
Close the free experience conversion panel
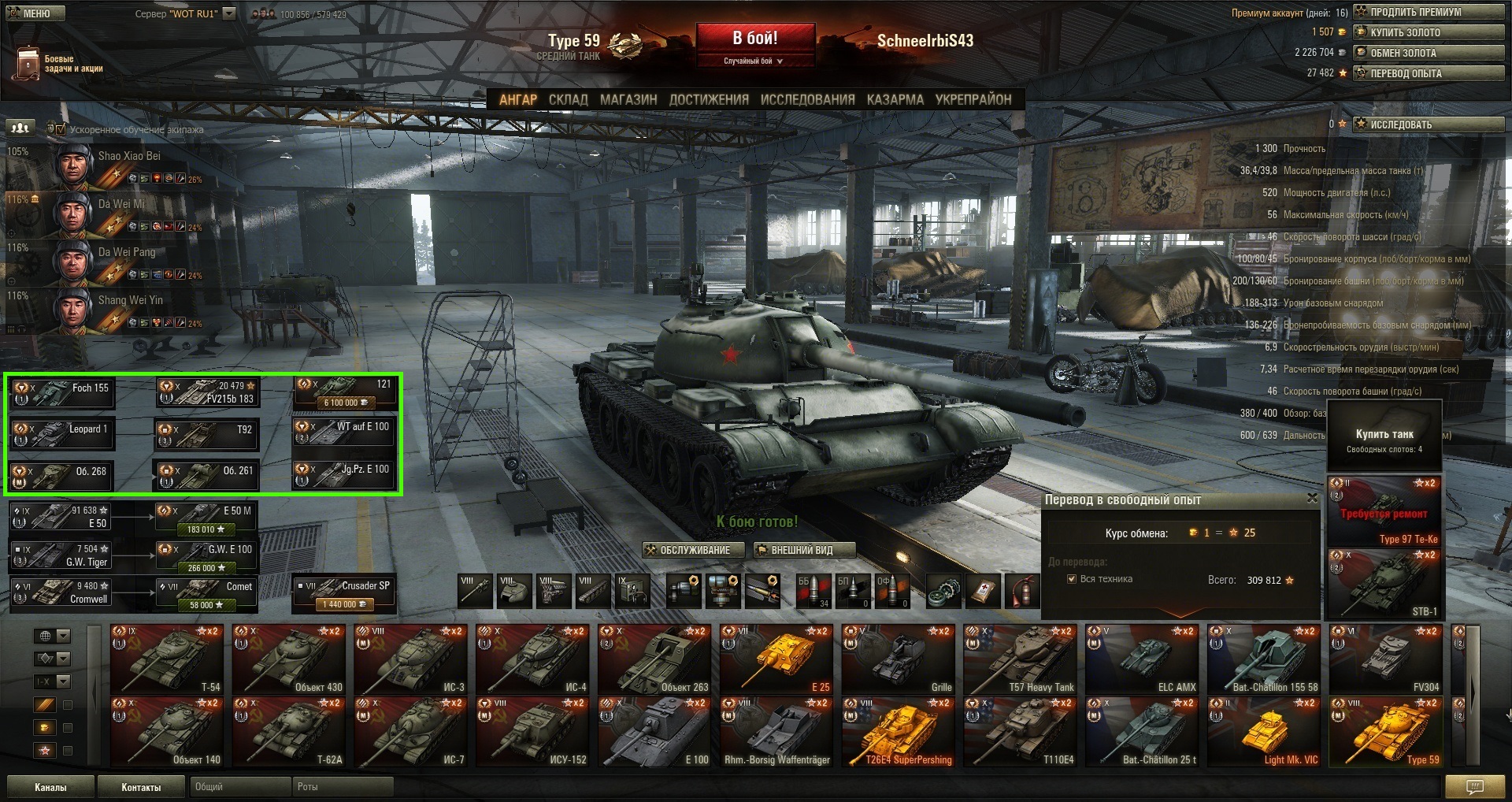click(1311, 498)
